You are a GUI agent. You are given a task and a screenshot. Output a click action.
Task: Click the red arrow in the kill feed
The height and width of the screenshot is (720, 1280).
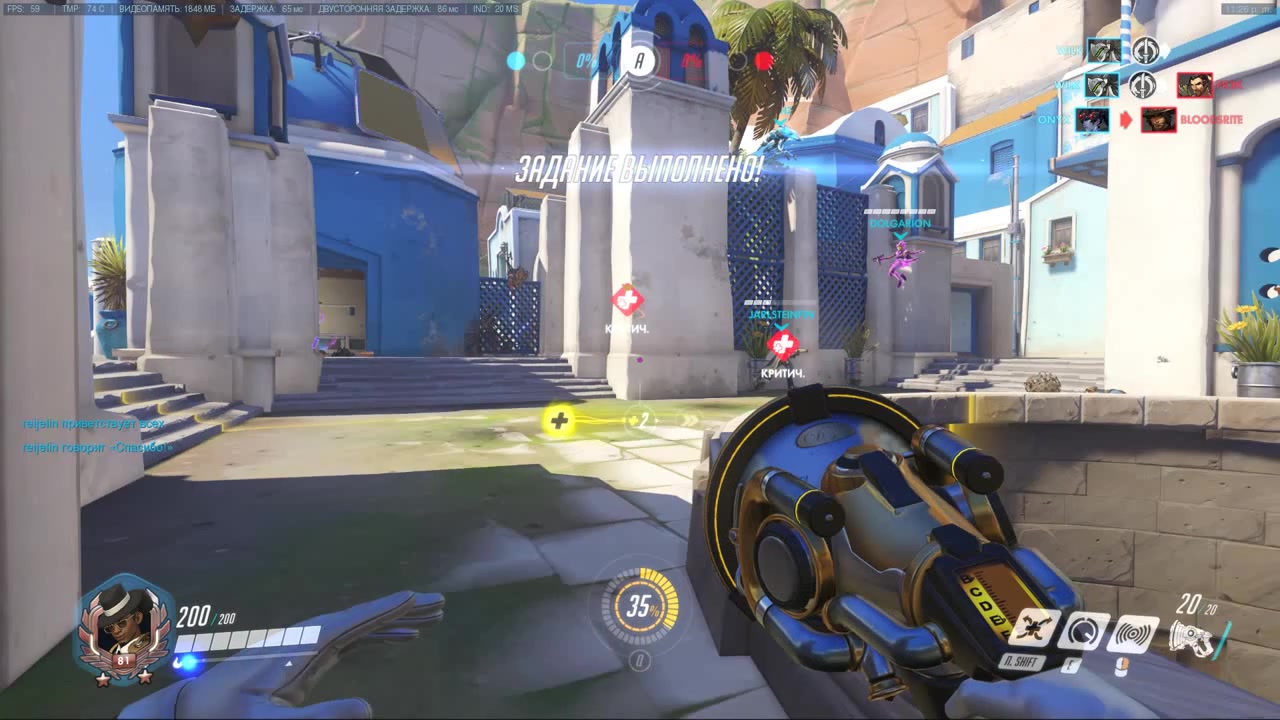click(x=1126, y=118)
